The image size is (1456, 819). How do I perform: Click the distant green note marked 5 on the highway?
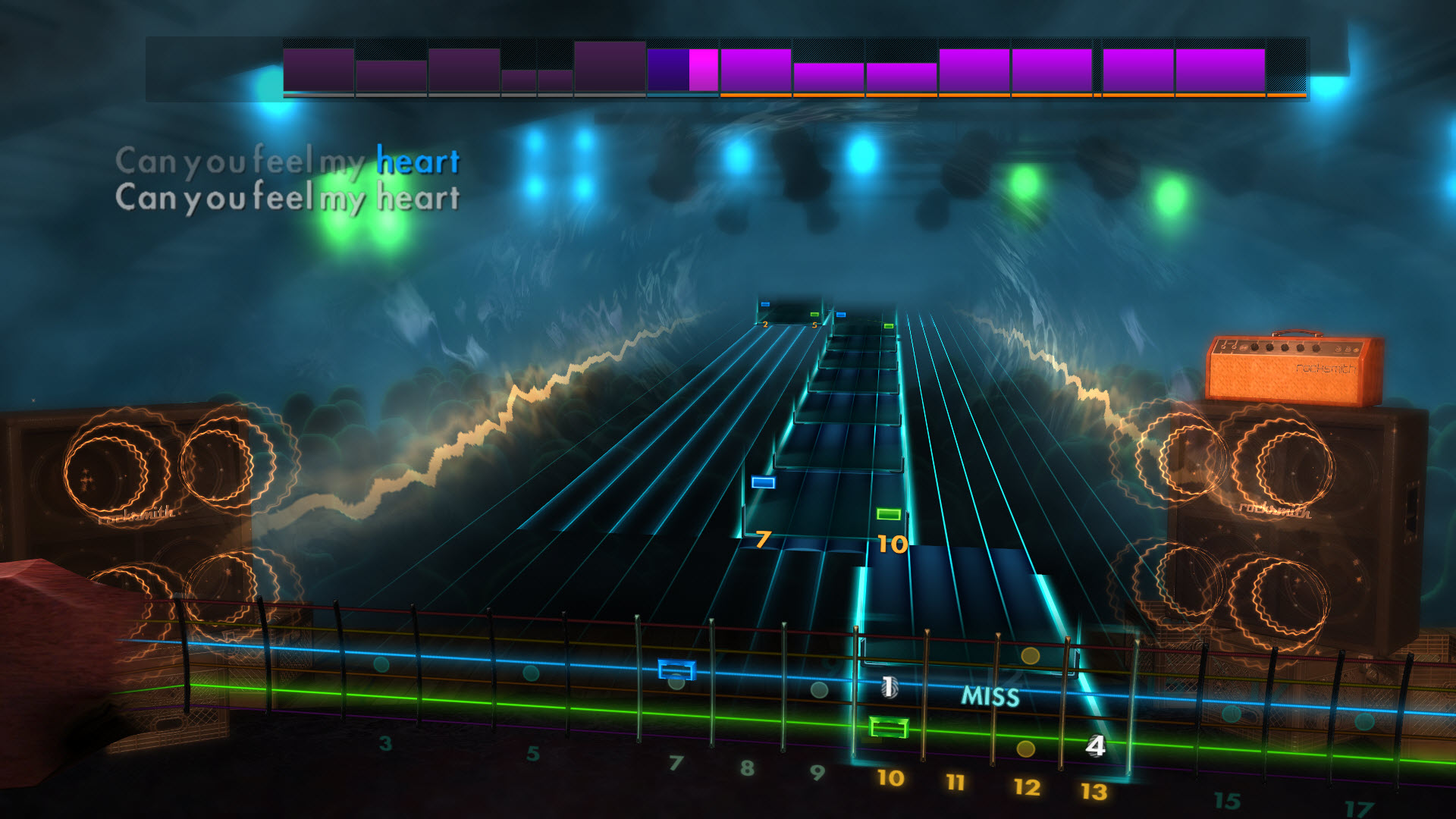point(814,313)
